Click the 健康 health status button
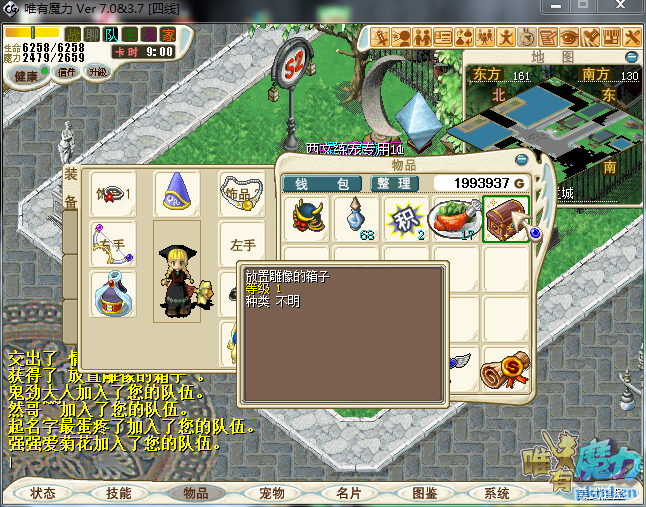Viewport: 646px width, 507px height. 26,76
